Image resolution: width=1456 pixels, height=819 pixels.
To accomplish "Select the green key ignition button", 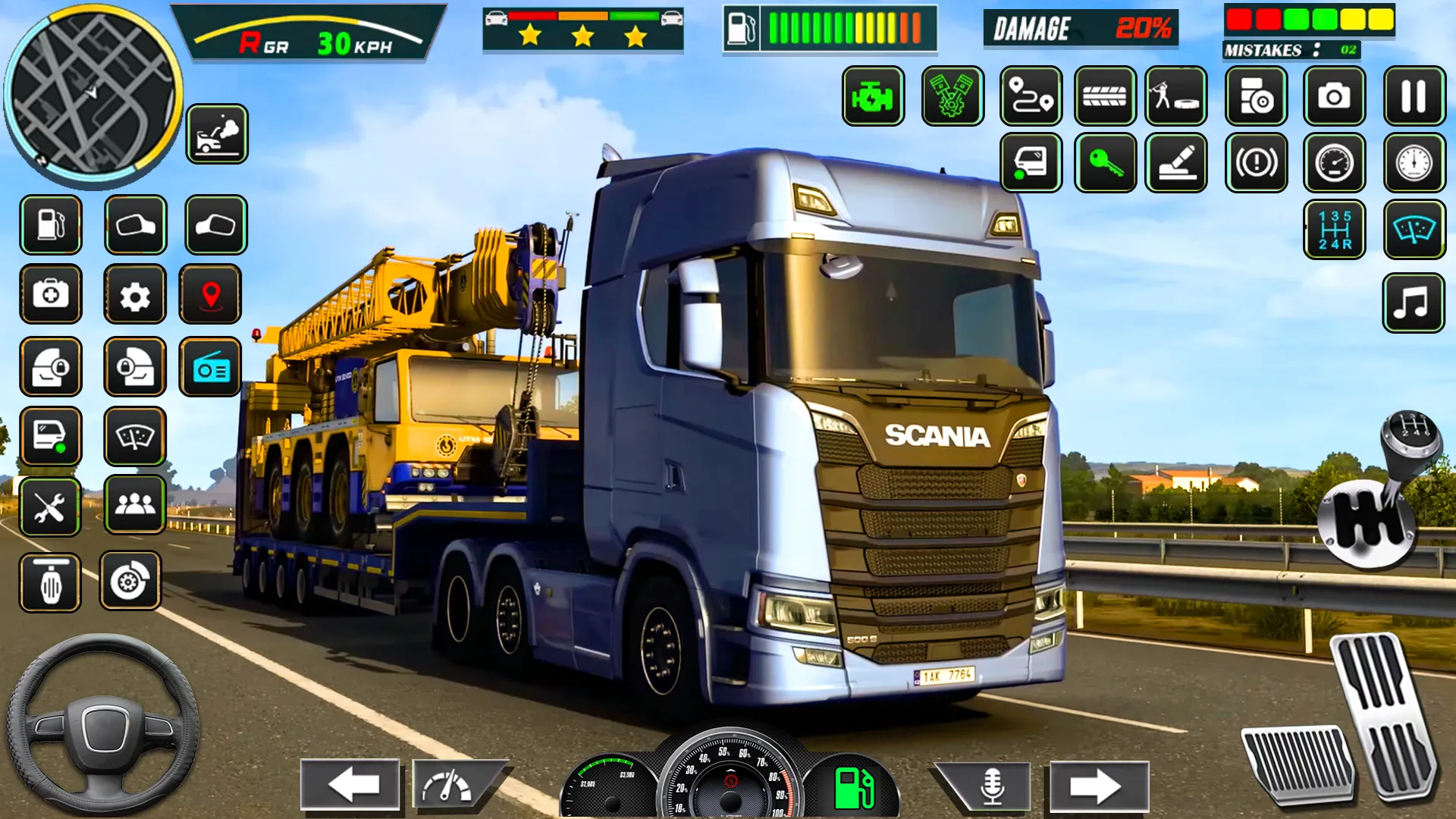I will (x=1104, y=162).
